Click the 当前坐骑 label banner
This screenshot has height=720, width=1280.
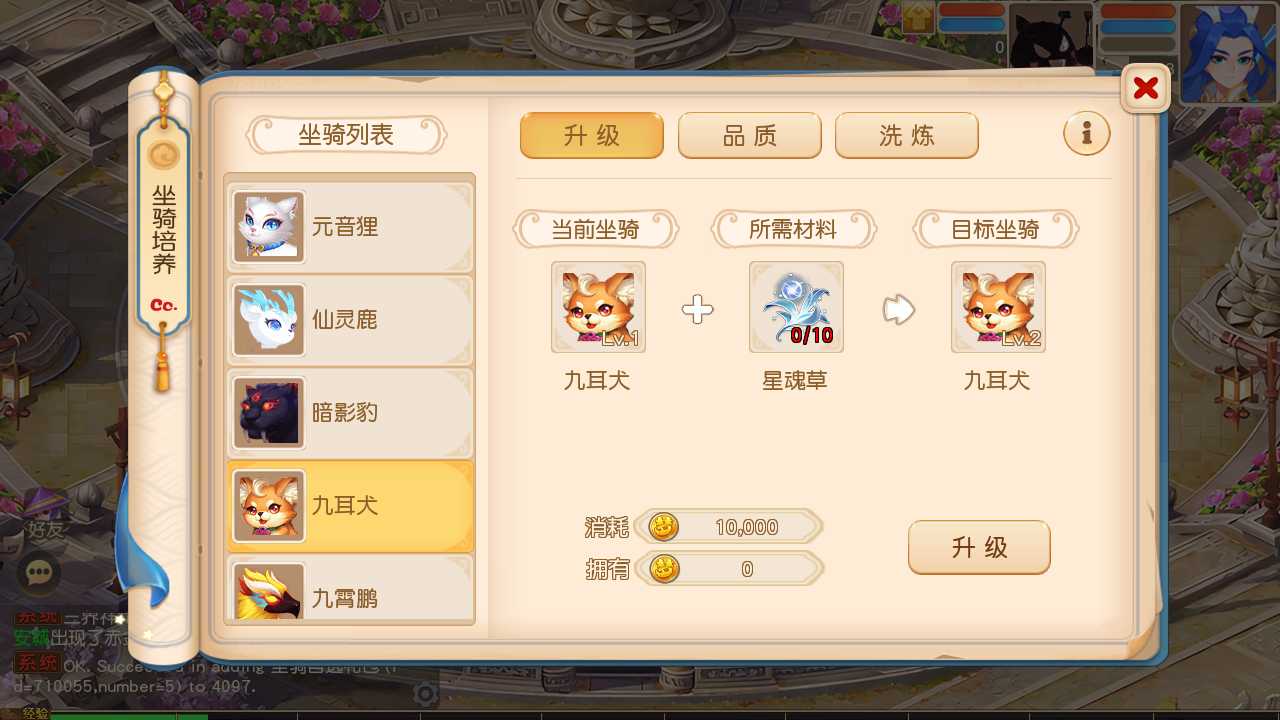[597, 229]
